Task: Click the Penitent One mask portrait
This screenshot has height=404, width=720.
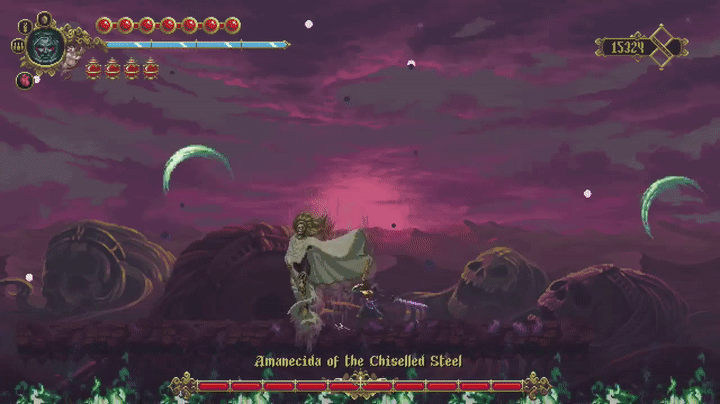Action: click(45, 45)
